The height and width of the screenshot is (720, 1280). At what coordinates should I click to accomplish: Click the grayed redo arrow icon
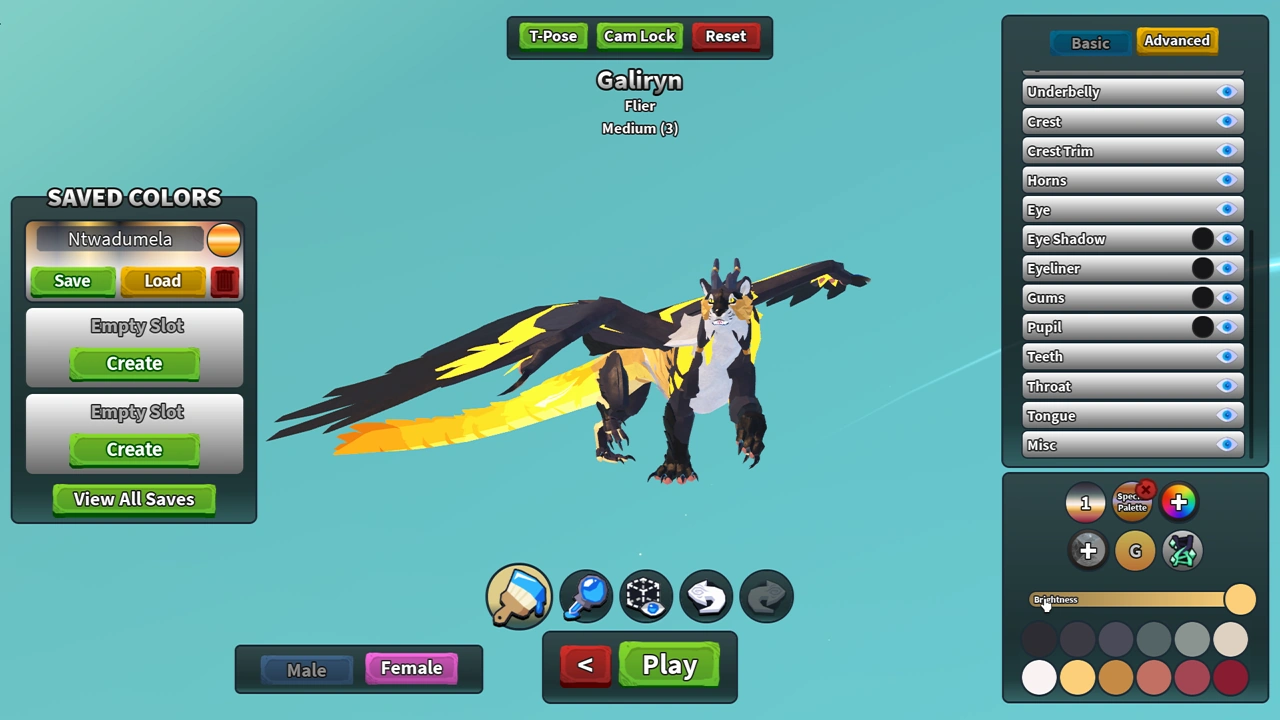[766, 595]
